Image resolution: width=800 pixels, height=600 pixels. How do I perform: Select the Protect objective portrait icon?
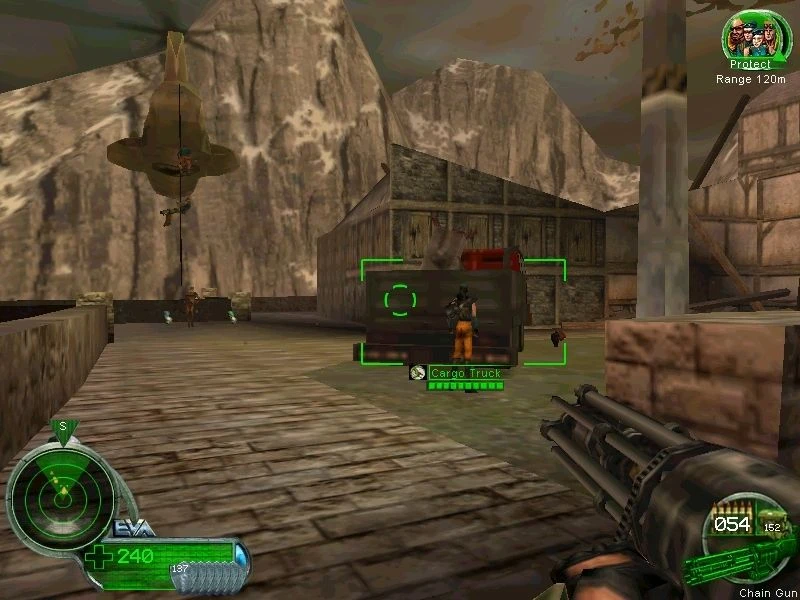(749, 35)
